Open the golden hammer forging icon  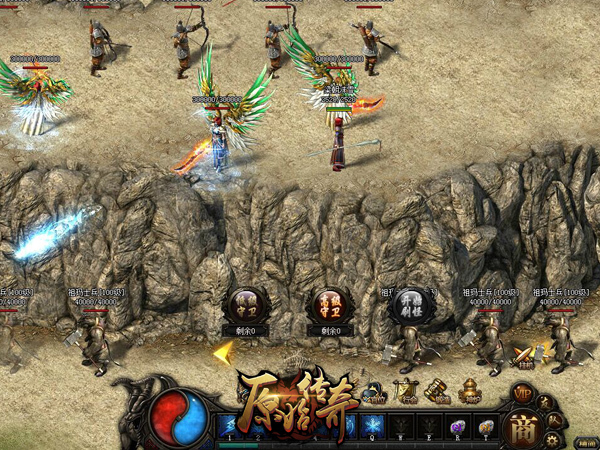437,391
